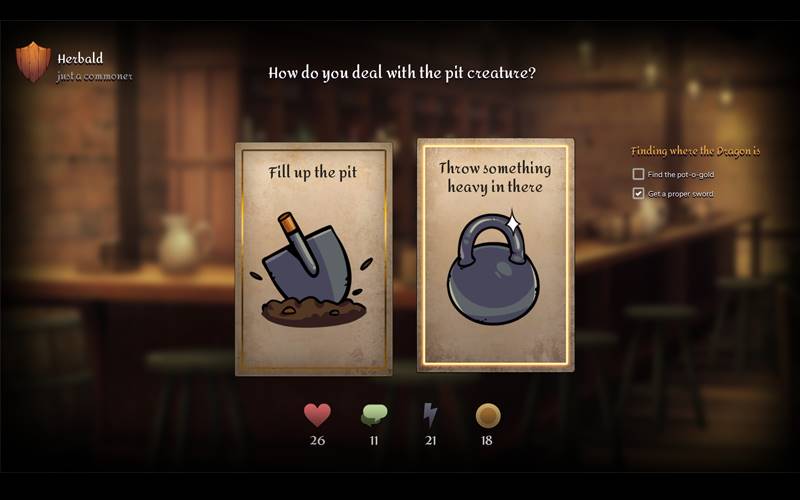Toggle the "Get a proper sword" checkbox
The height and width of the screenshot is (500, 800).
[638, 193]
